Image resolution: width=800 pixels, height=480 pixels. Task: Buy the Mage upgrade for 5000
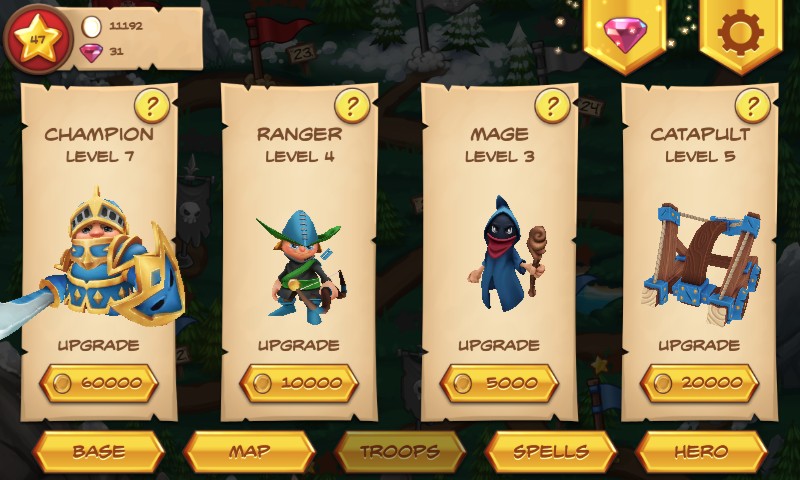coord(498,382)
